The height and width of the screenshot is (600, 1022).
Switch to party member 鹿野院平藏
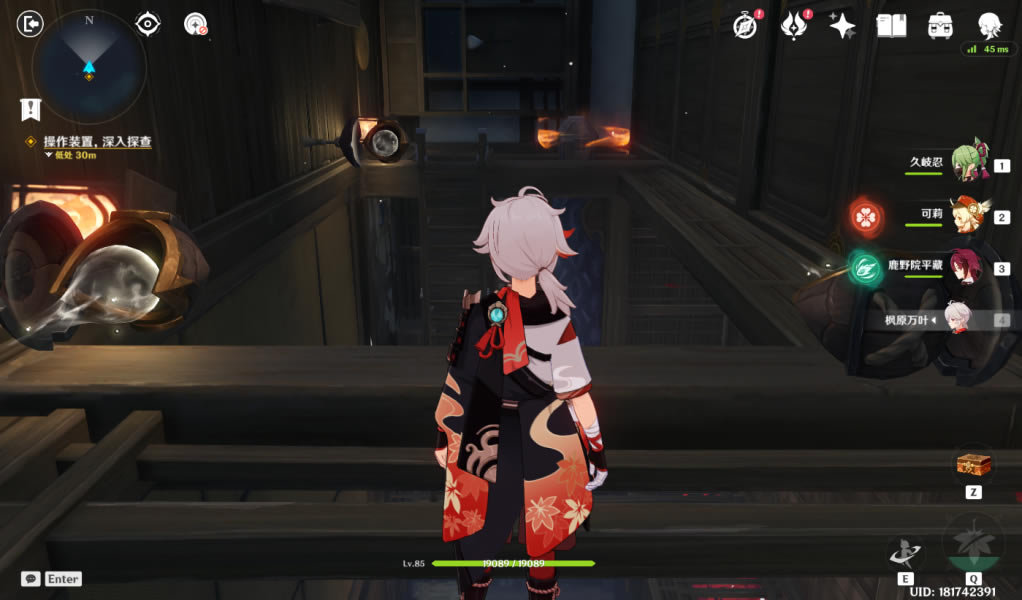[x=964, y=268]
